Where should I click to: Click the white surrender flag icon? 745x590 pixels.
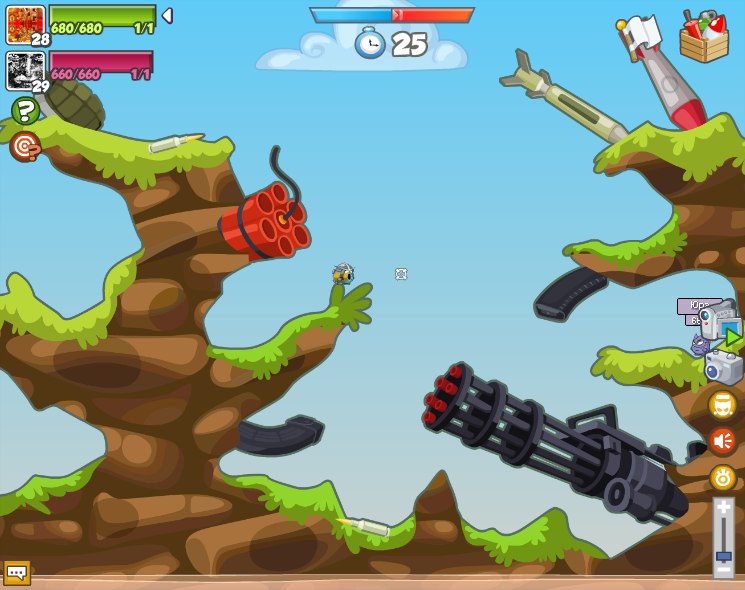coord(641,32)
